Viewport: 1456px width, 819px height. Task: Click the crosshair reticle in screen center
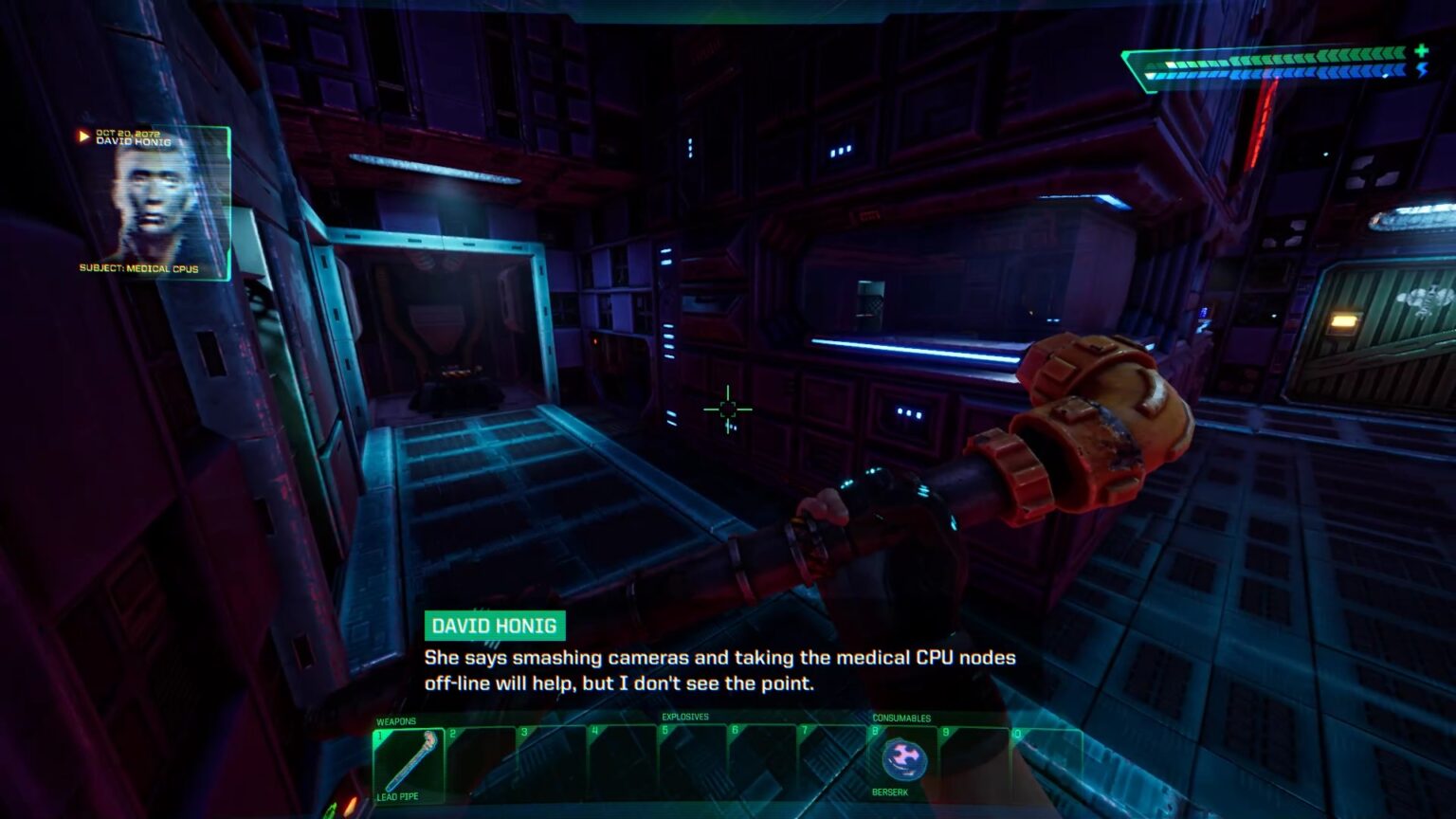[728, 408]
